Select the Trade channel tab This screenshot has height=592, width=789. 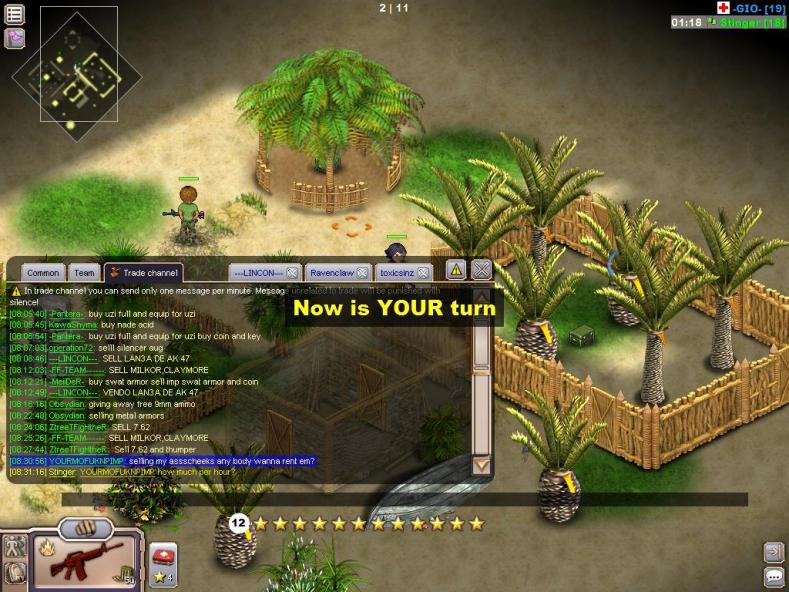pyautogui.click(x=144, y=272)
